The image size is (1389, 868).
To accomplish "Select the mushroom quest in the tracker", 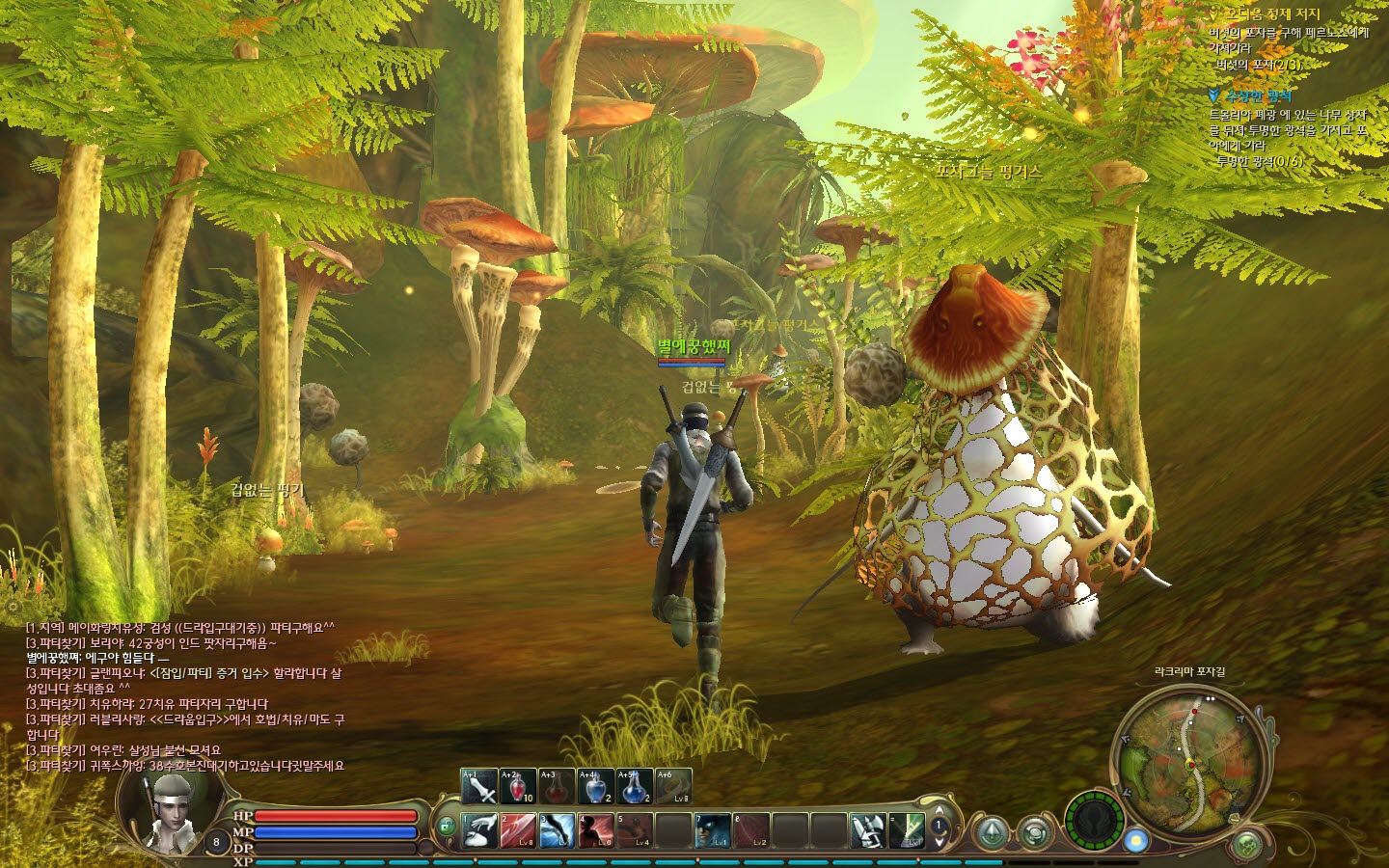I will point(1271,14).
